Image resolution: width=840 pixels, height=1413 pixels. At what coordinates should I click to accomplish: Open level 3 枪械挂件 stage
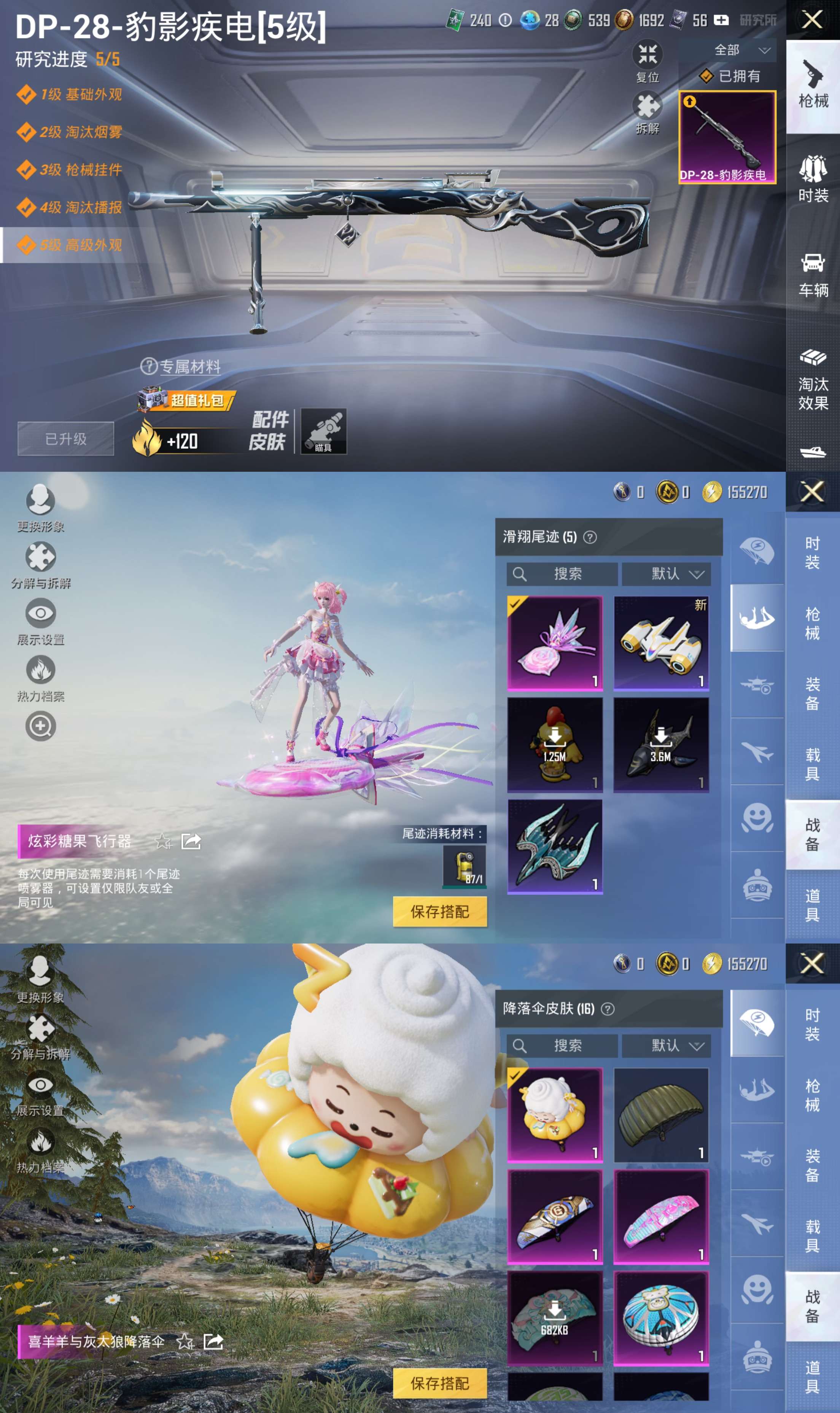click(x=80, y=170)
